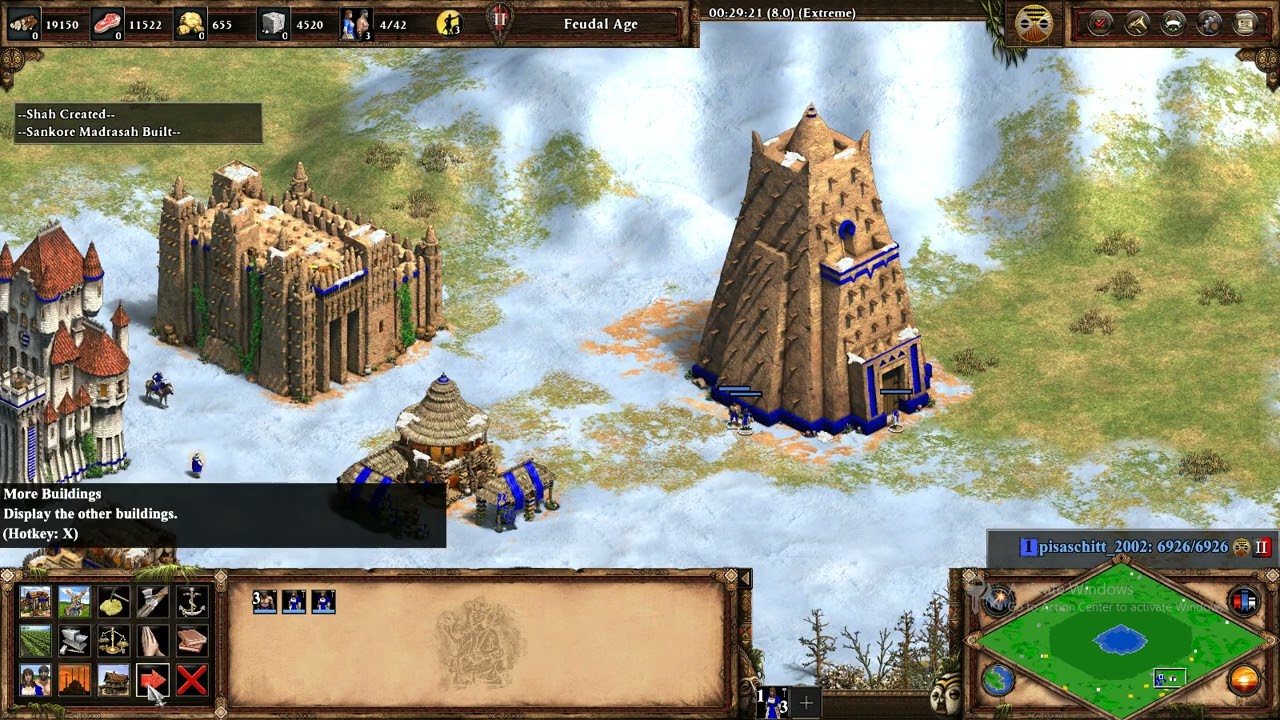Click the More Buildings red arrow button
1280x720 pixels.
152,680
